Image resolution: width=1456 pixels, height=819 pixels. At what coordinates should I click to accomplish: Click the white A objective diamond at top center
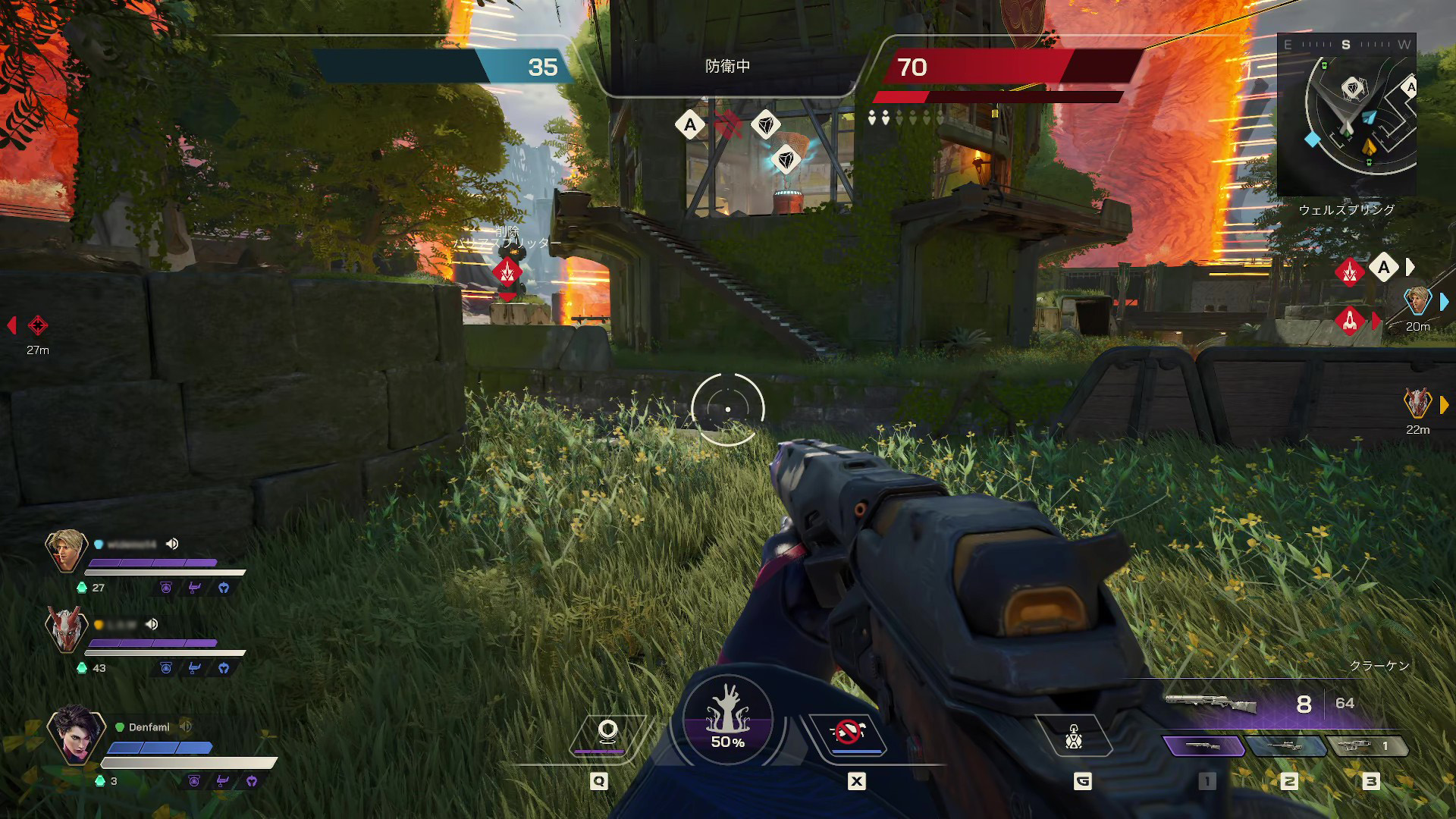click(689, 124)
